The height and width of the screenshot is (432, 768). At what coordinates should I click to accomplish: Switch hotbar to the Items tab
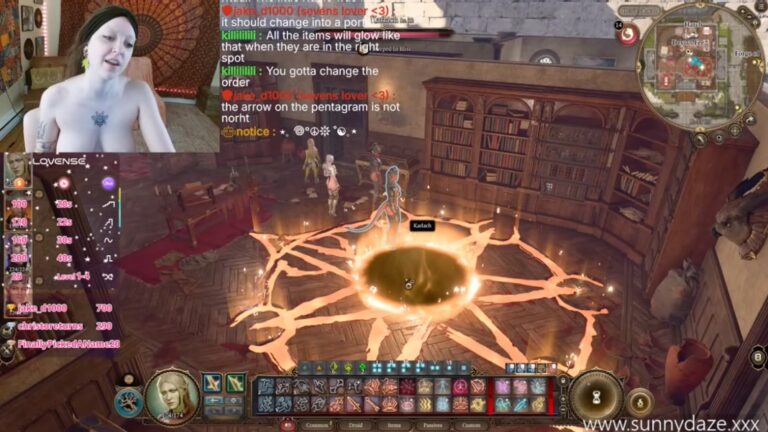[396, 424]
